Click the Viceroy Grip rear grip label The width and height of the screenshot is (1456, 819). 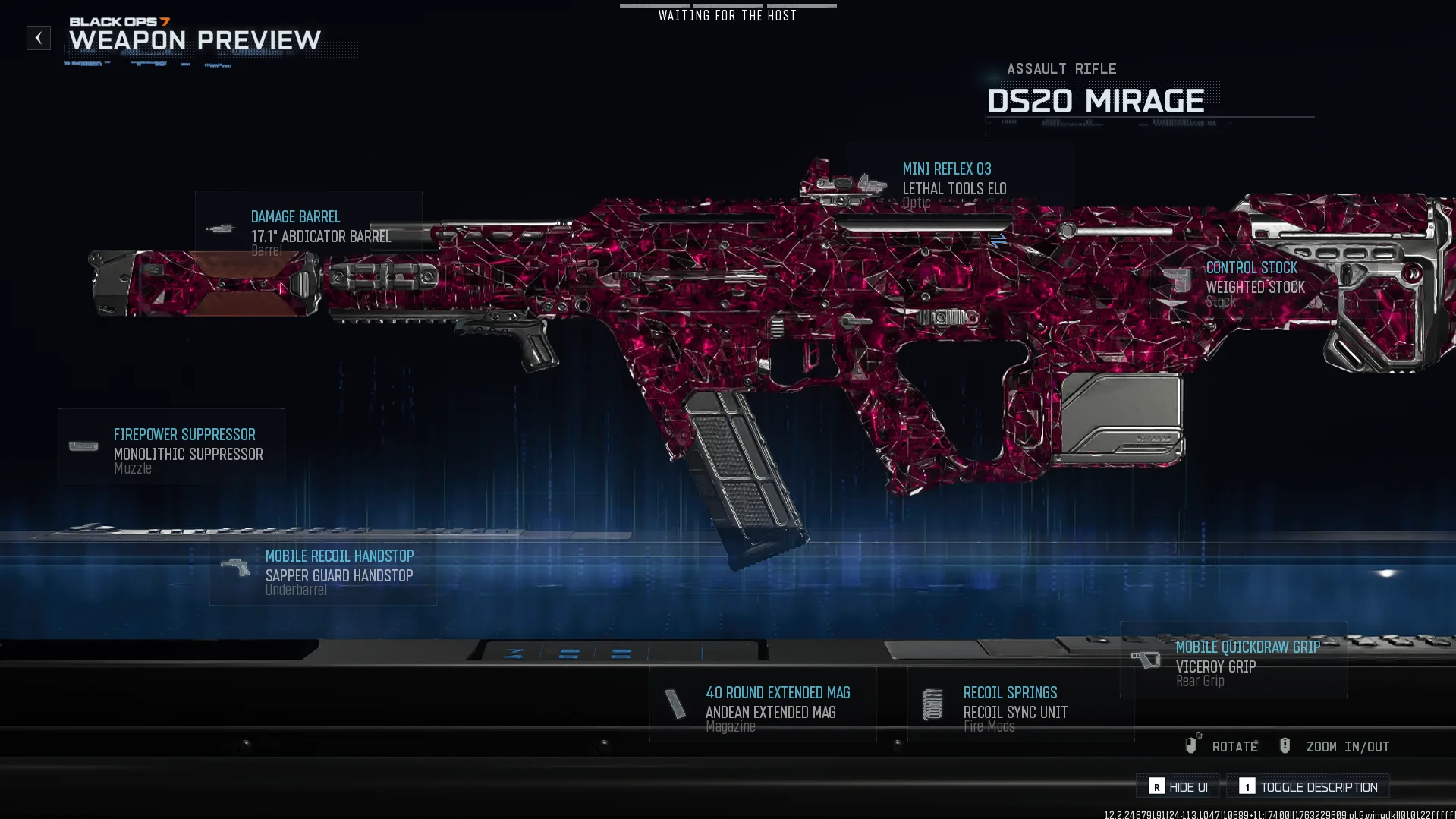pyautogui.click(x=1215, y=666)
